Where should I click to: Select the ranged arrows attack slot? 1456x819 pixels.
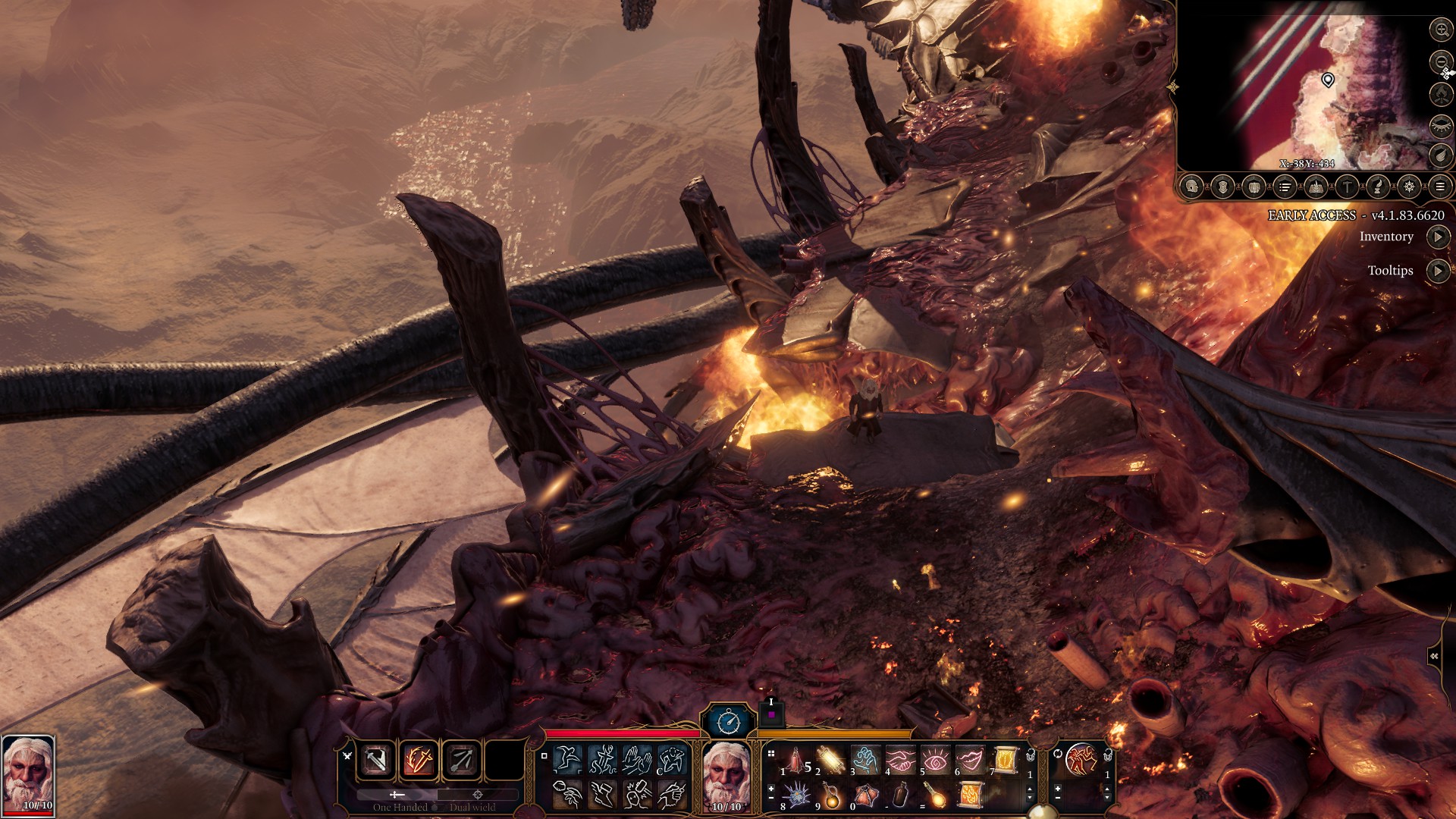pyautogui.click(x=461, y=759)
